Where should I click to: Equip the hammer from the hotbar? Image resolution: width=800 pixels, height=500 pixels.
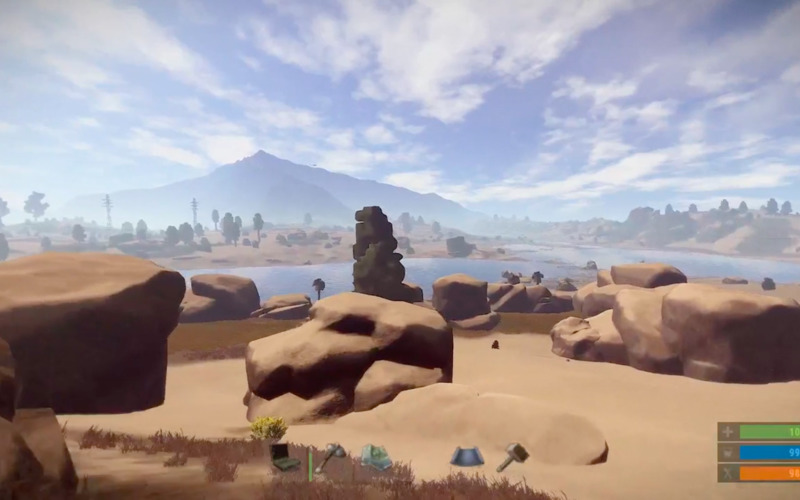pyautogui.click(x=512, y=456)
